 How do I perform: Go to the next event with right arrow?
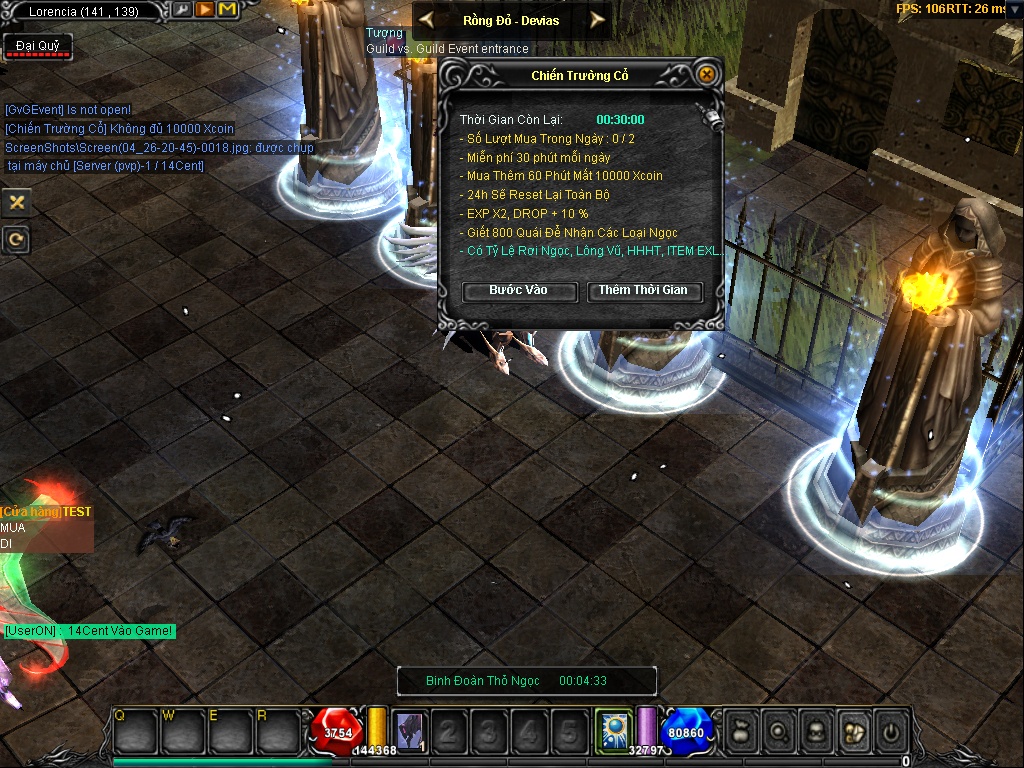597,19
